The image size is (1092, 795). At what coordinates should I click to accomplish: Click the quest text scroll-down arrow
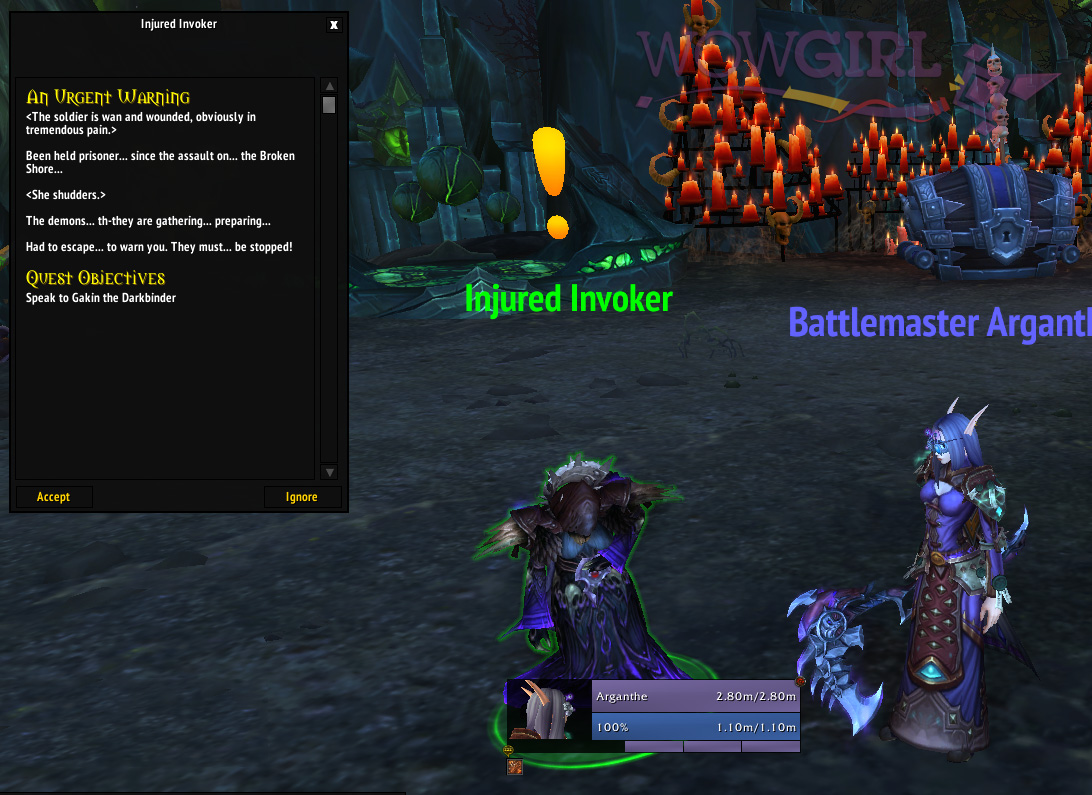(329, 472)
